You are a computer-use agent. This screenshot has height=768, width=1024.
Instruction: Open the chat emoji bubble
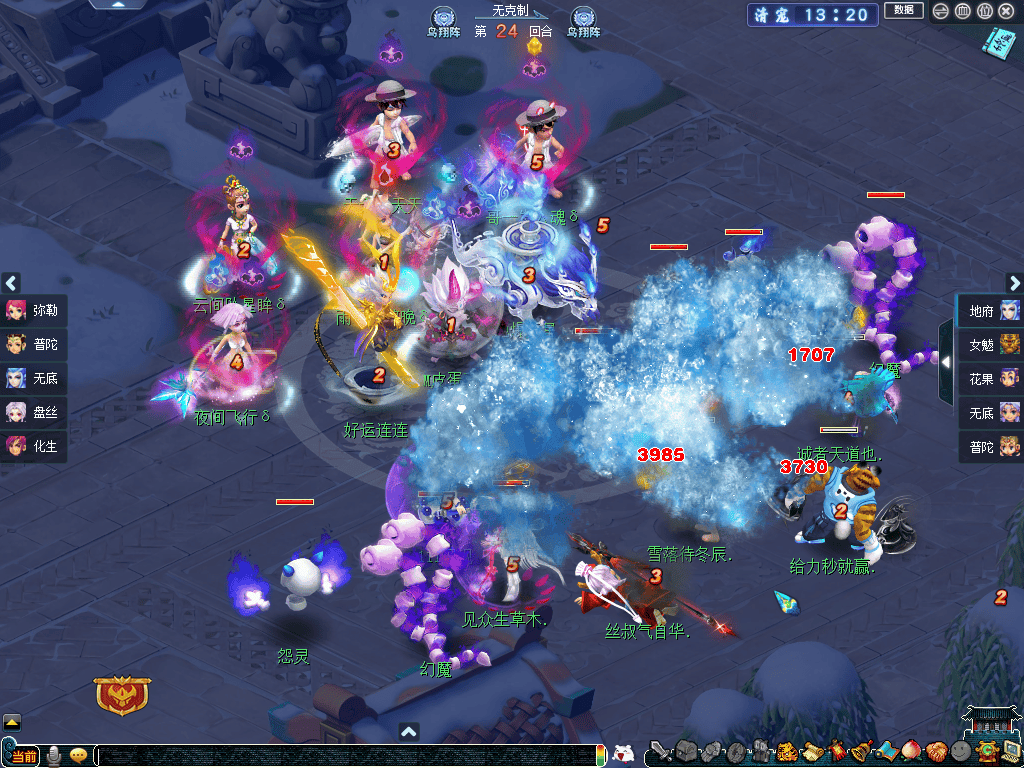(78, 755)
